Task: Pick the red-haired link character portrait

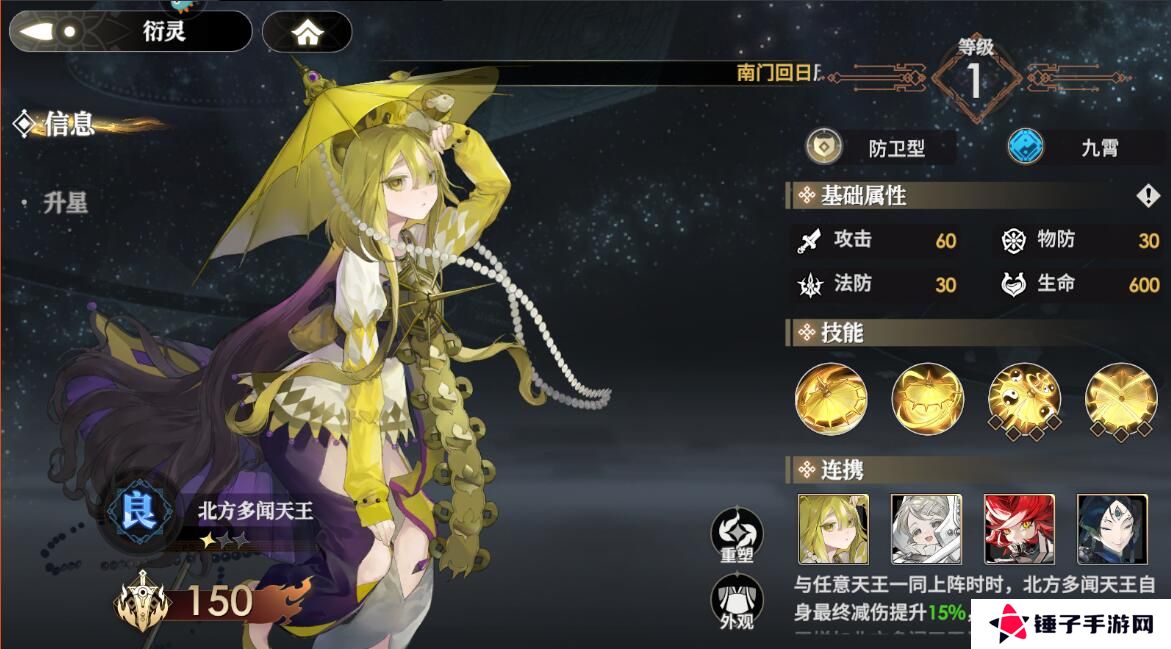Action: (1019, 528)
